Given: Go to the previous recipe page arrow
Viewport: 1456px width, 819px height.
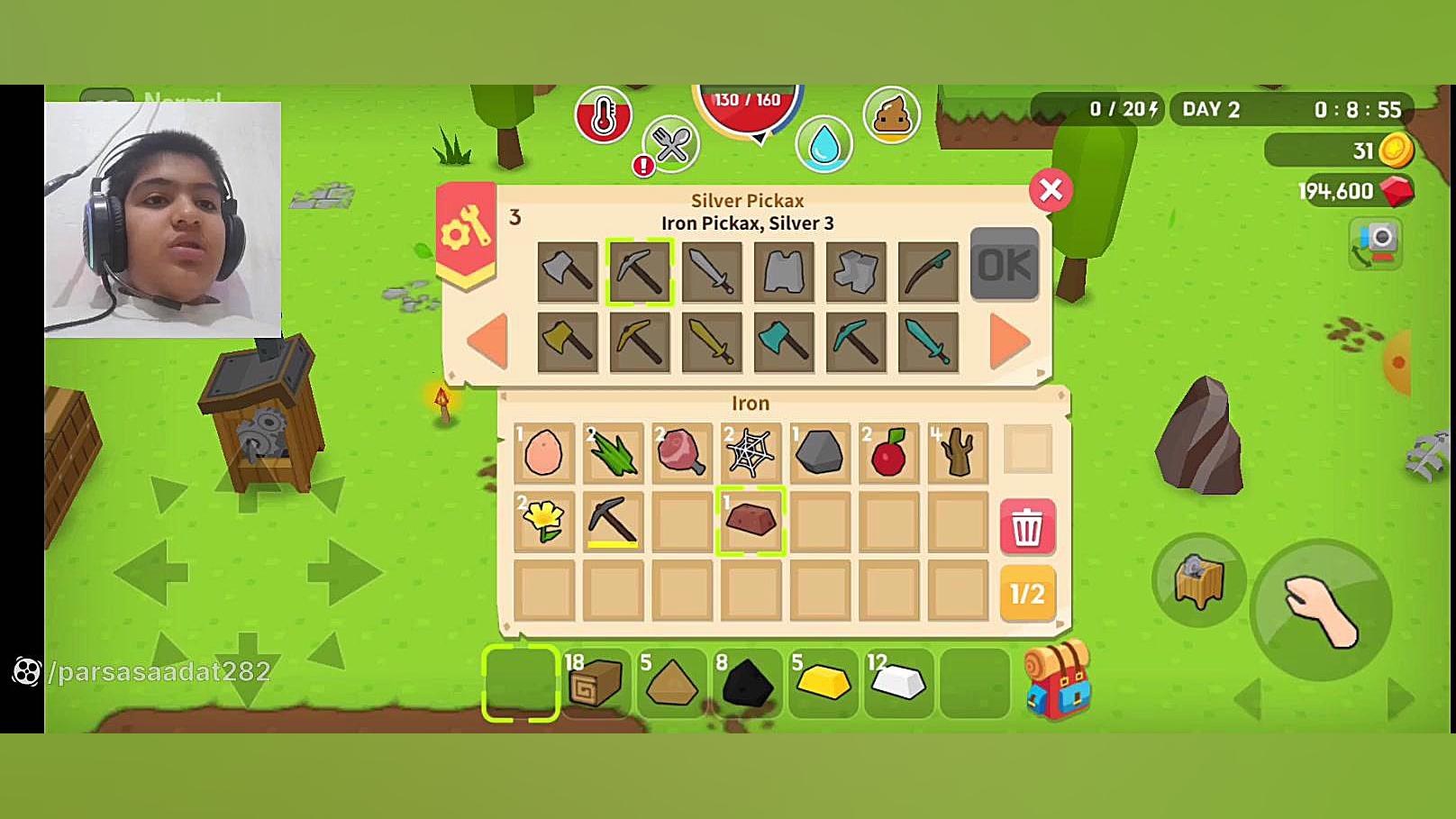Looking at the screenshot, I should (488, 341).
